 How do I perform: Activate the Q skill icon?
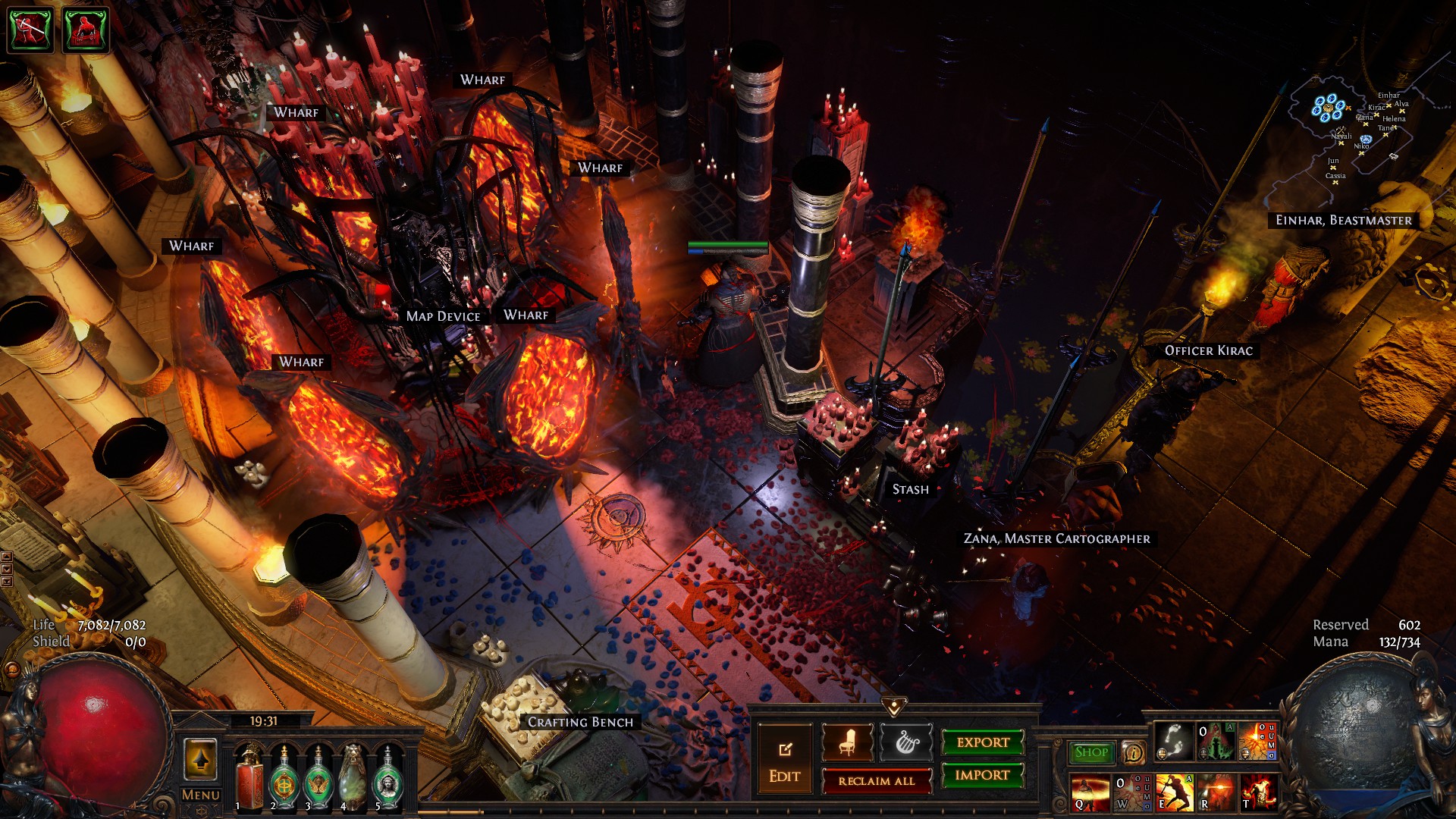[1090, 792]
